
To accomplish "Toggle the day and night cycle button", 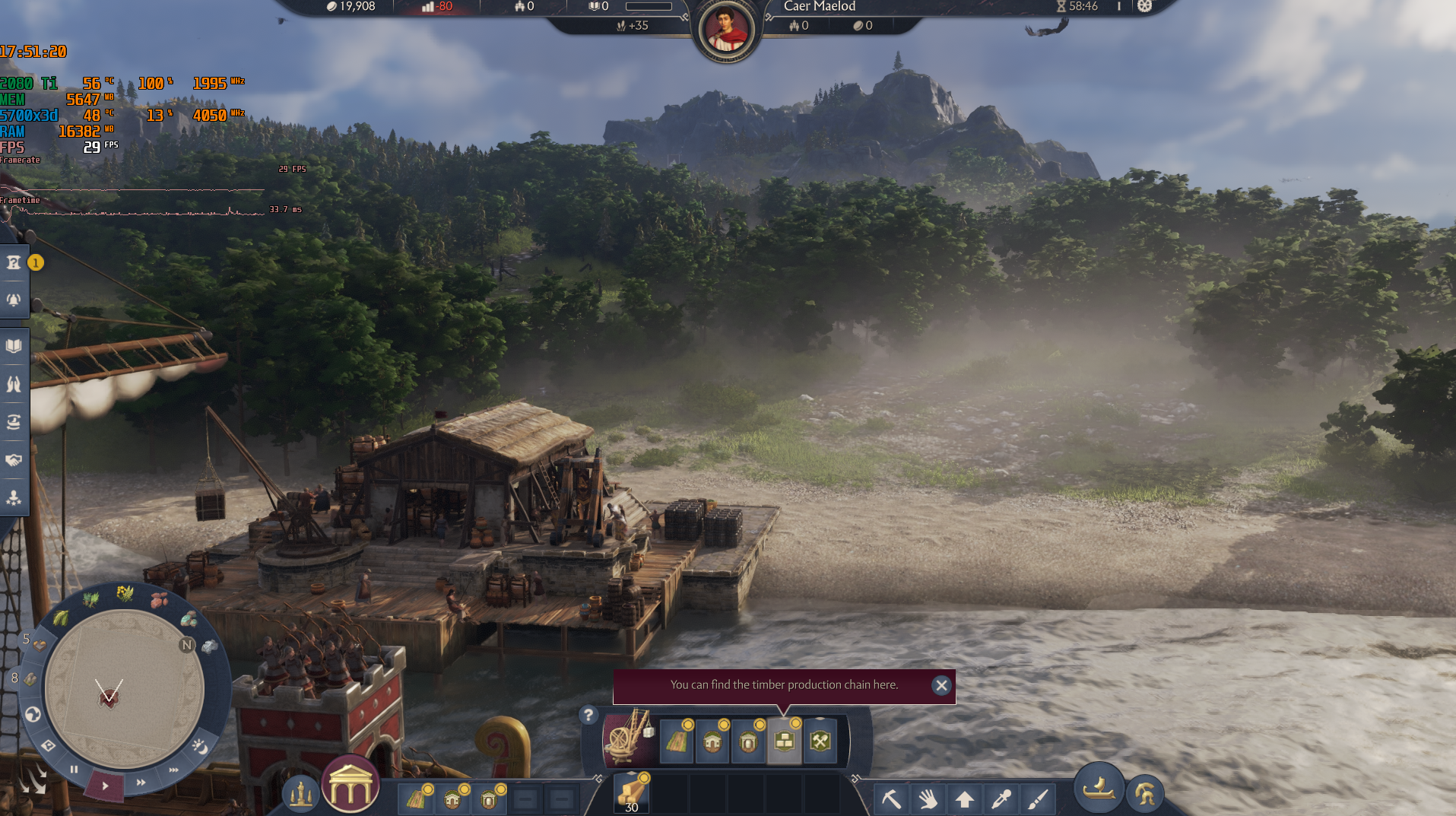I will point(200,746).
